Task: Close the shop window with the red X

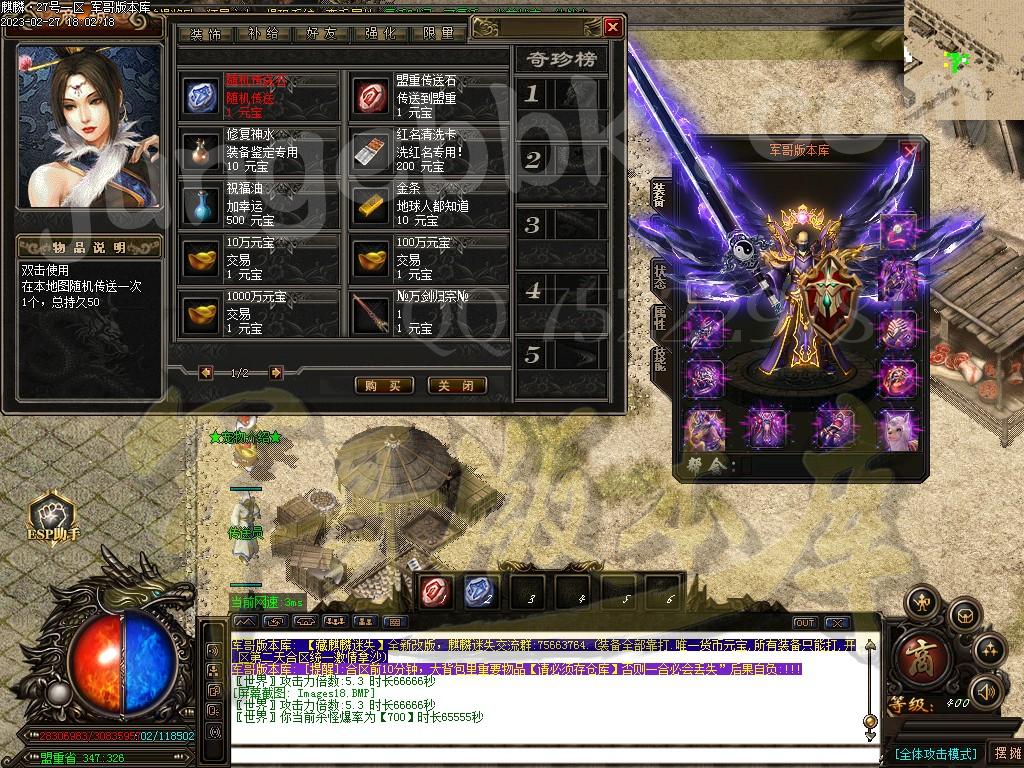Action: [613, 27]
